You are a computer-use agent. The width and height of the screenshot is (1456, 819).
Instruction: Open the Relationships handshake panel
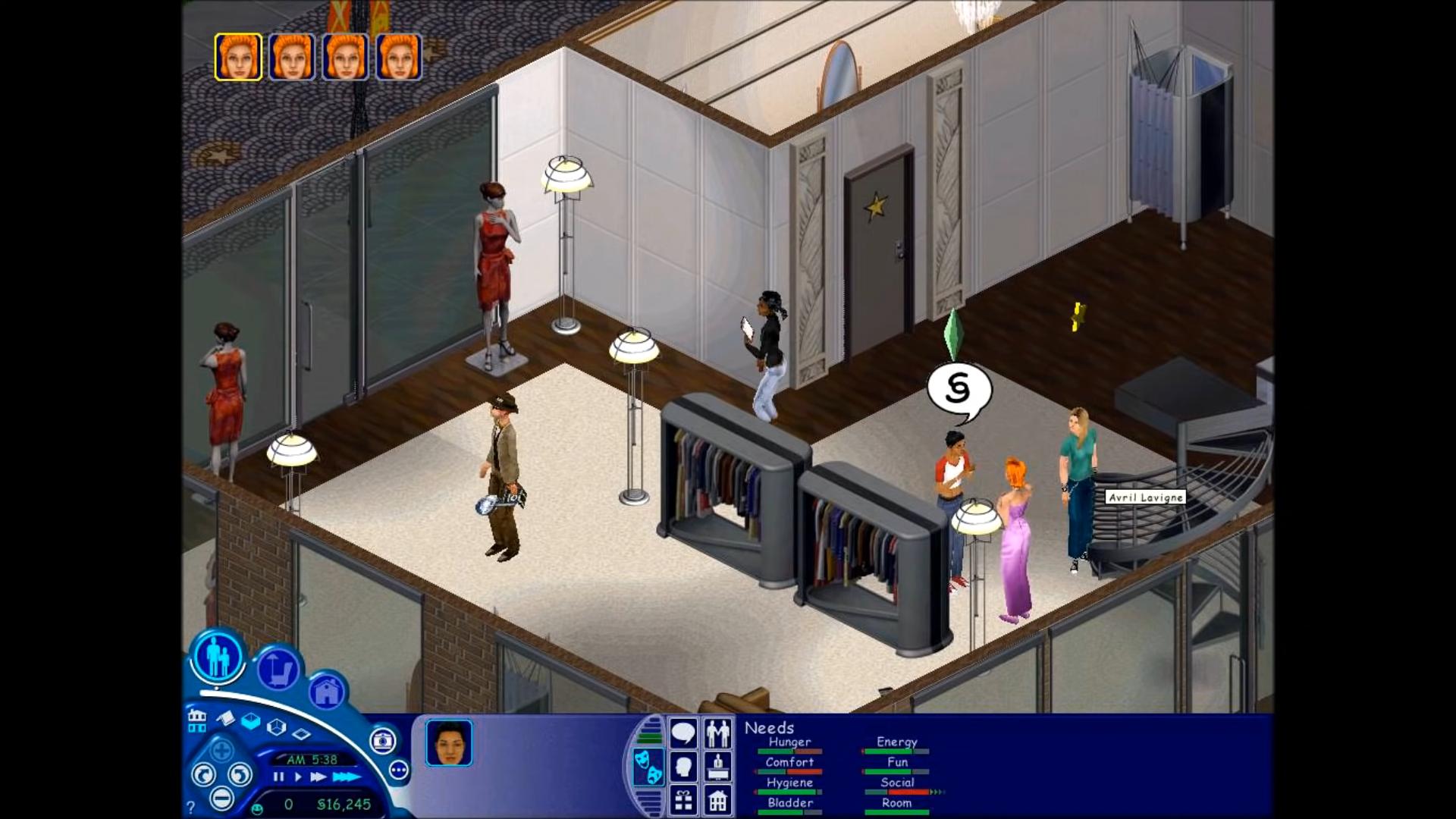(718, 734)
